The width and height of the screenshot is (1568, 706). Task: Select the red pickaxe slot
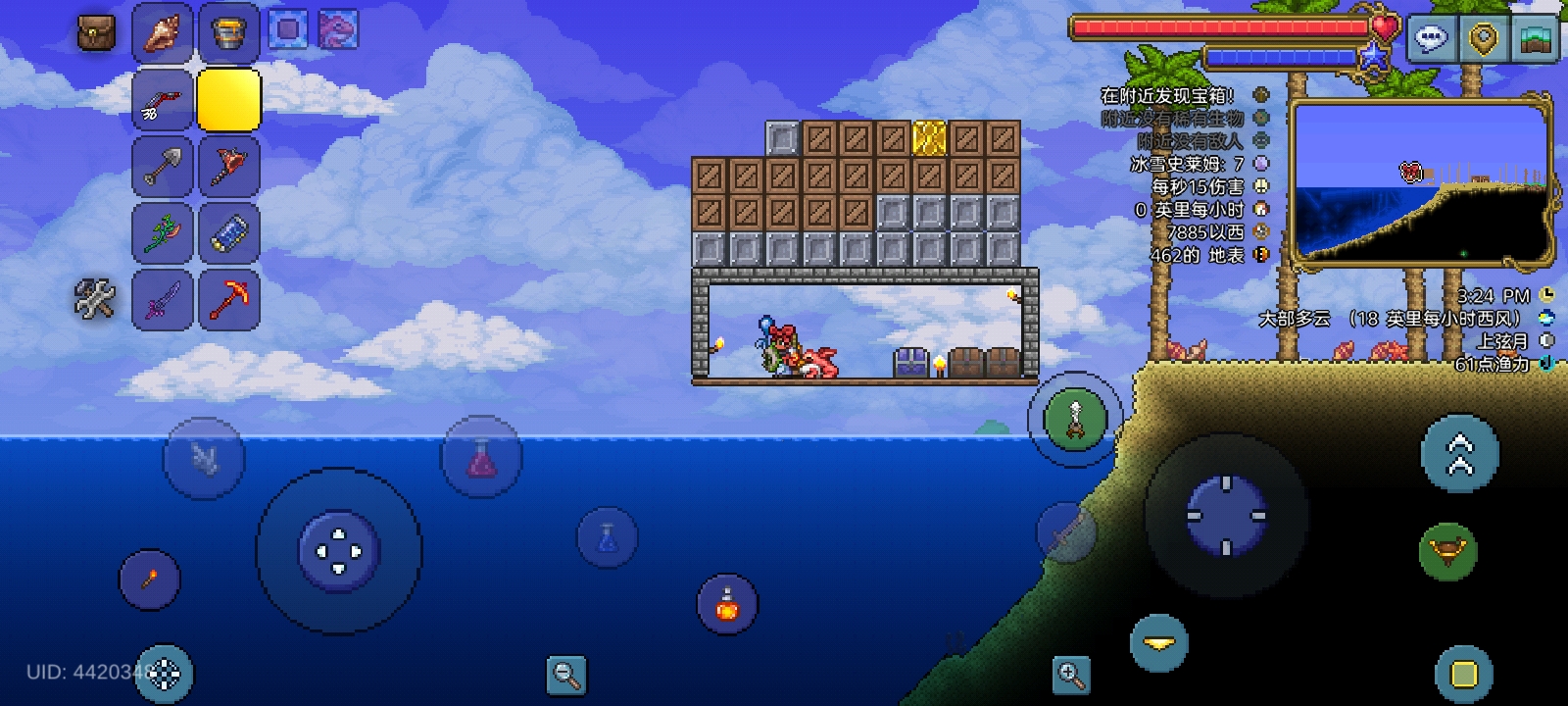pyautogui.click(x=228, y=298)
